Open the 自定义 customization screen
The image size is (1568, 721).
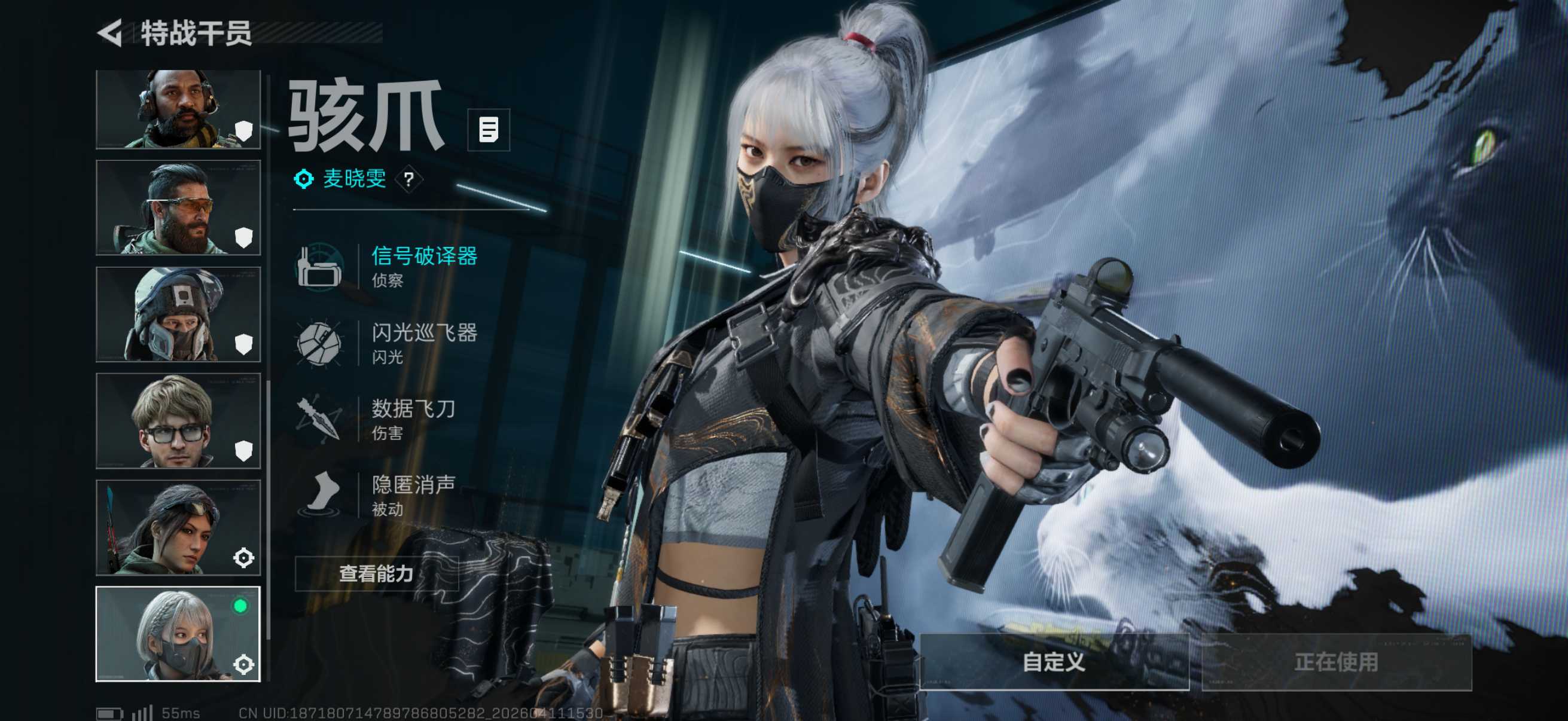tap(1054, 661)
